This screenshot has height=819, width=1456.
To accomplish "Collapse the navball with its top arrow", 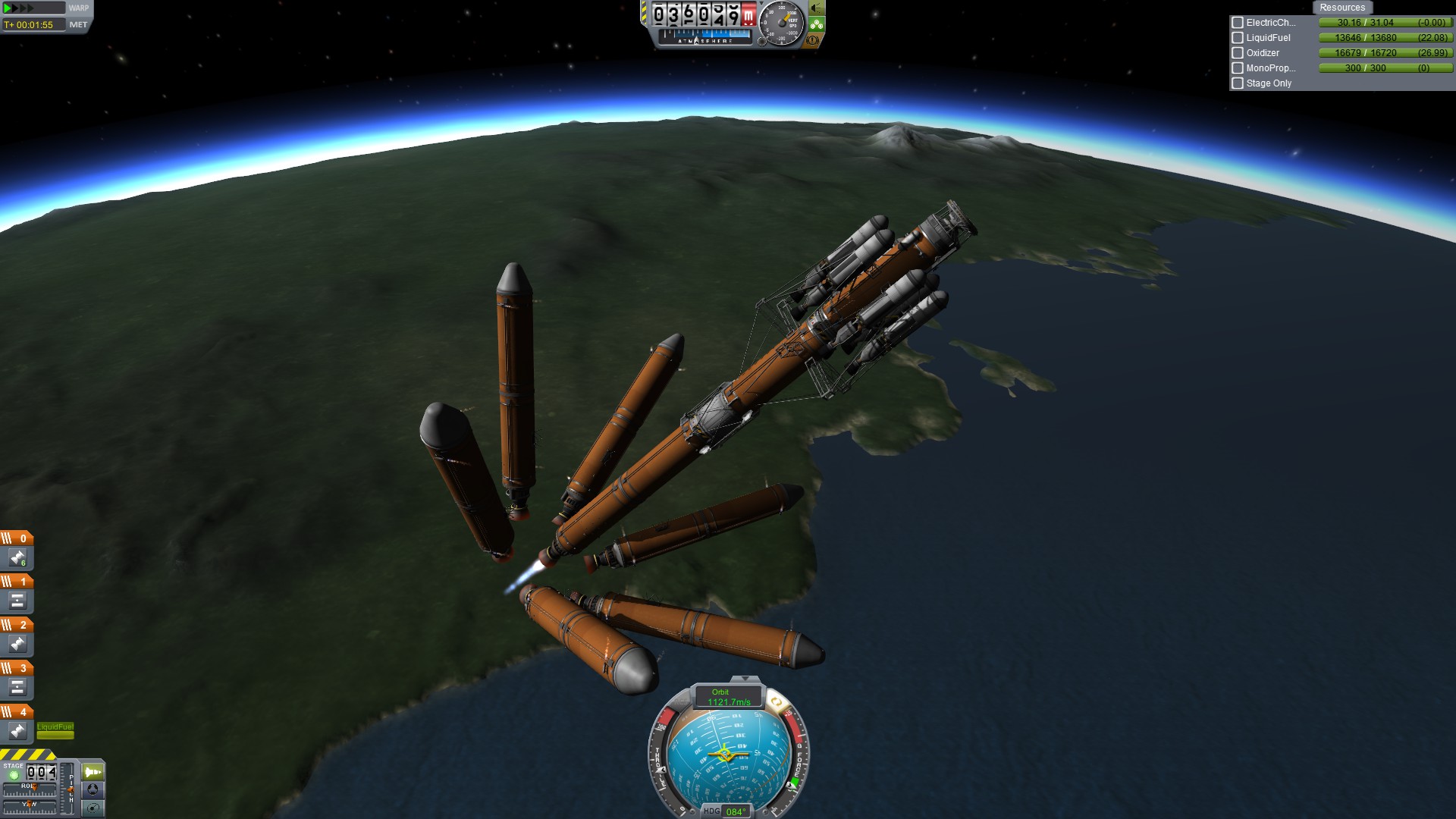I will (x=745, y=679).
